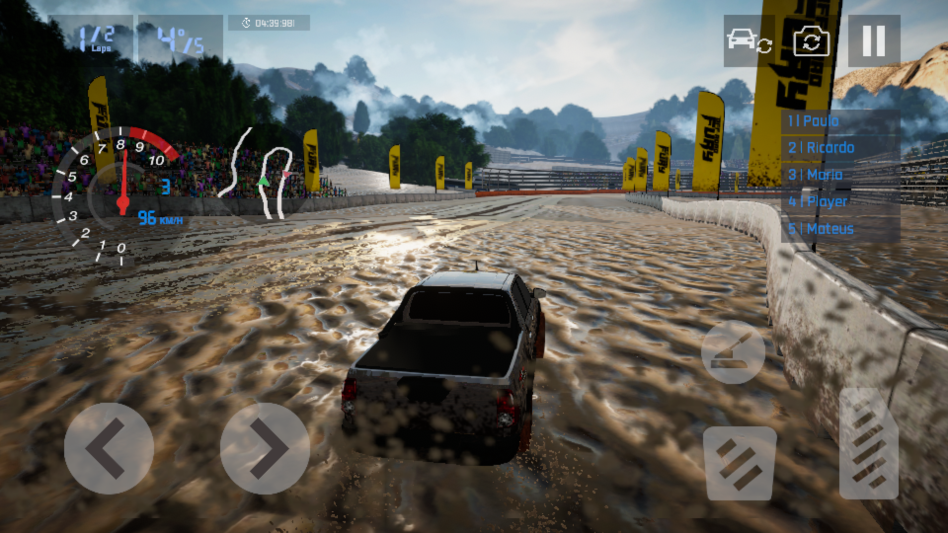
Task: Tap the tall accelerator pedal
Action: click(868, 443)
